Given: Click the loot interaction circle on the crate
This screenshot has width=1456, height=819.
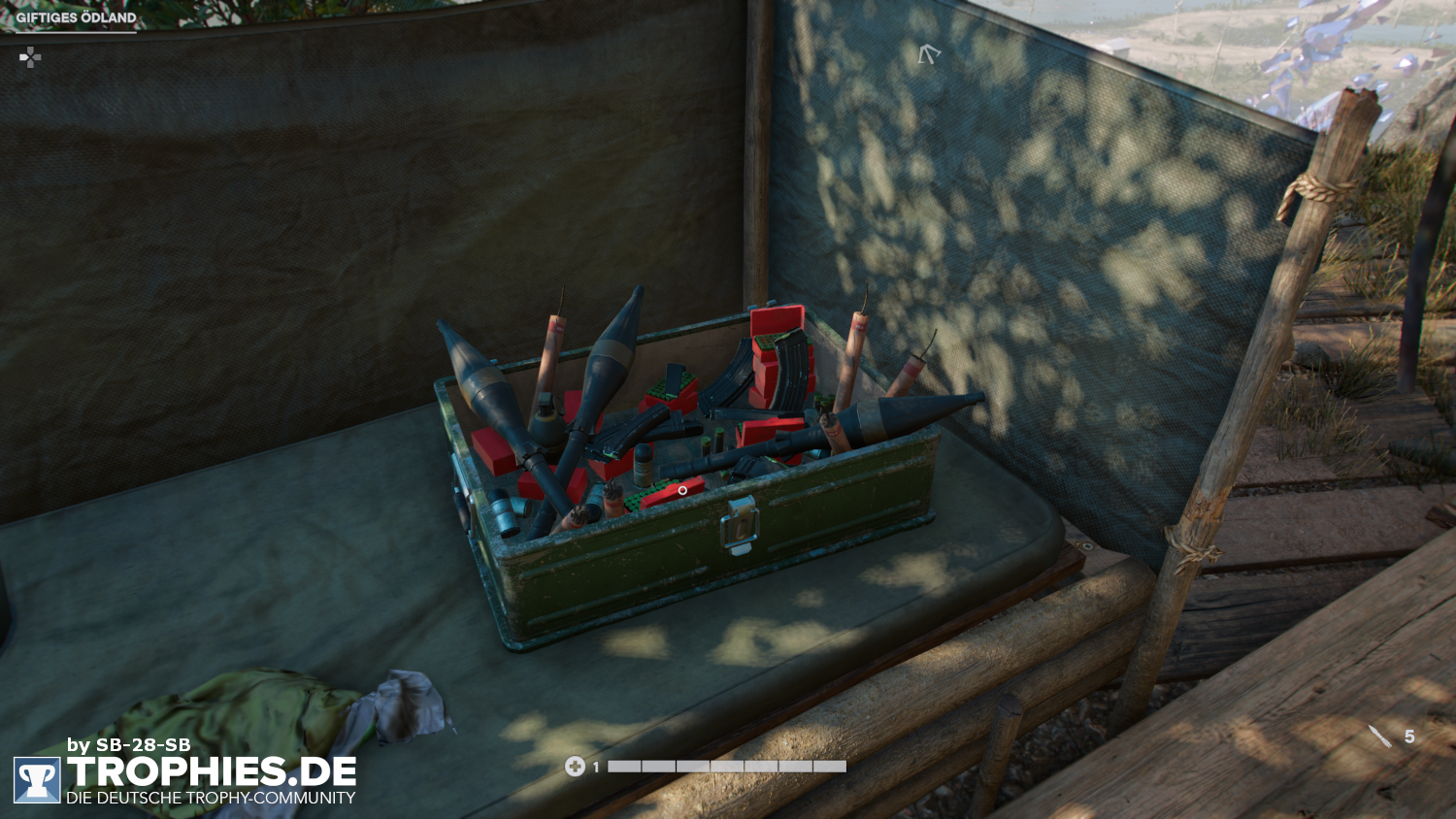Looking at the screenshot, I should tap(680, 490).
